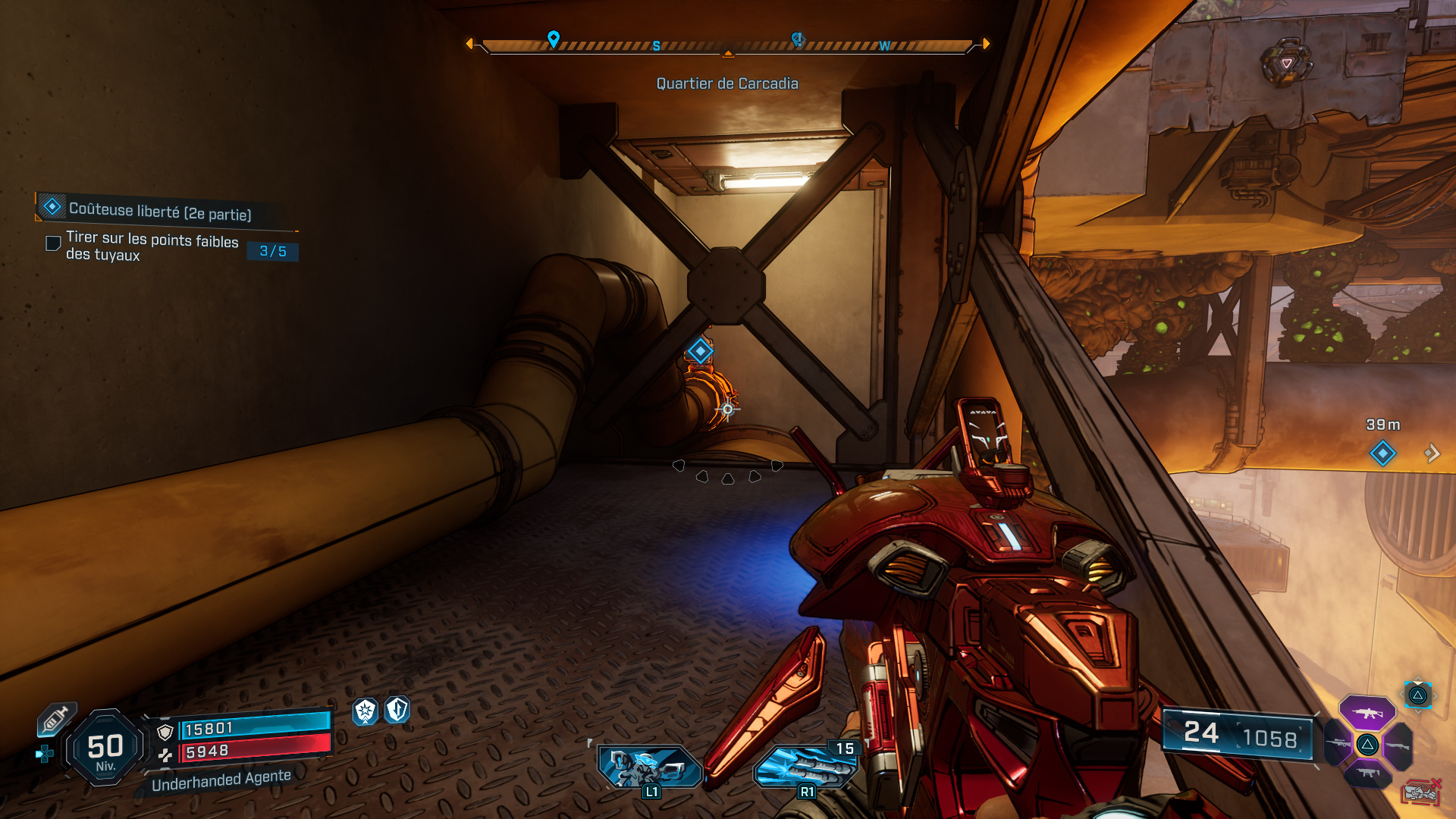Click the compass bar at the top
Viewport: 1456px width, 819px height.
coord(728,44)
